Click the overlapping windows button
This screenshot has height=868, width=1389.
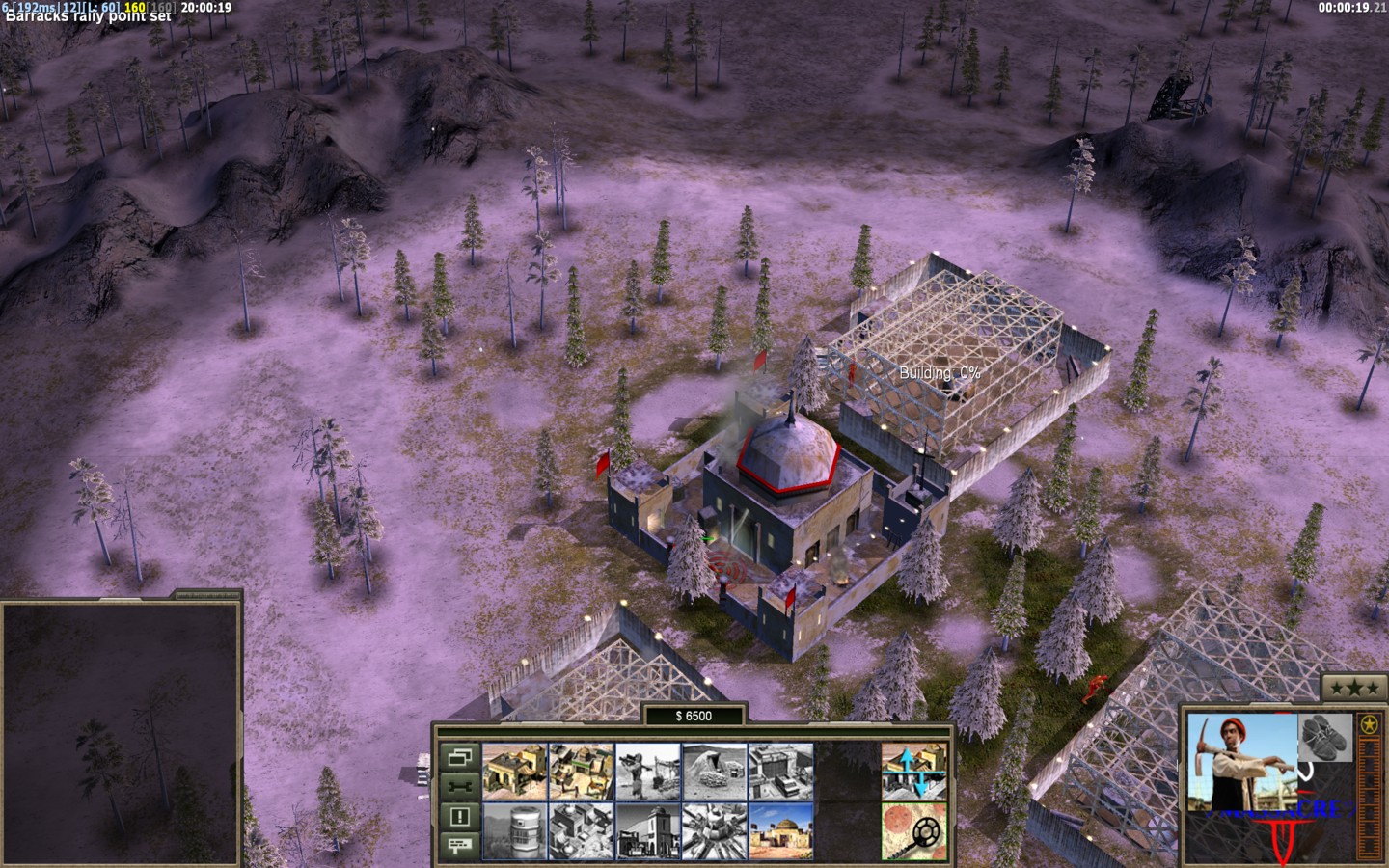pos(458,756)
